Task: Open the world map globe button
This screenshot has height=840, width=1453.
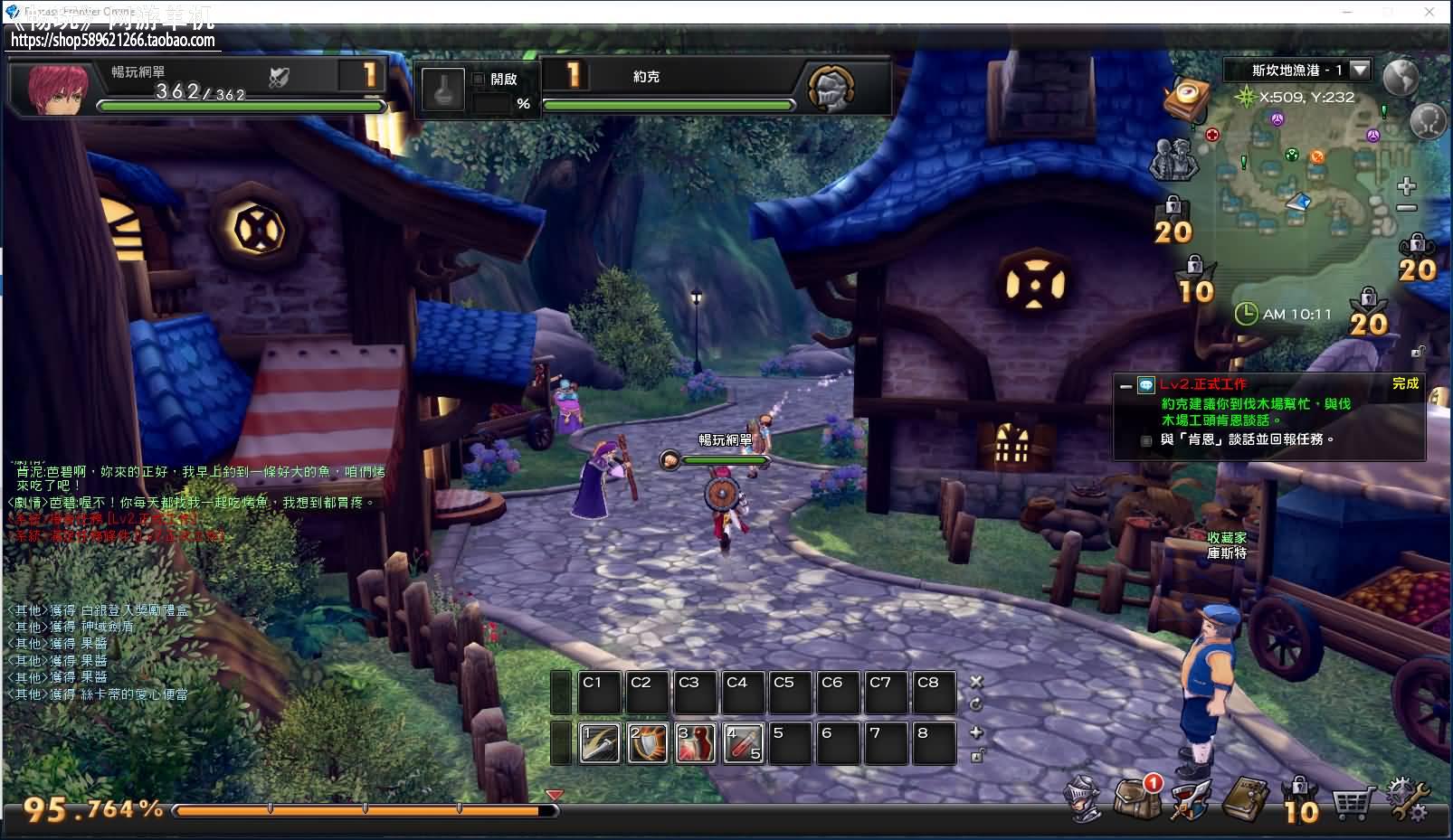Action: 1401,77
